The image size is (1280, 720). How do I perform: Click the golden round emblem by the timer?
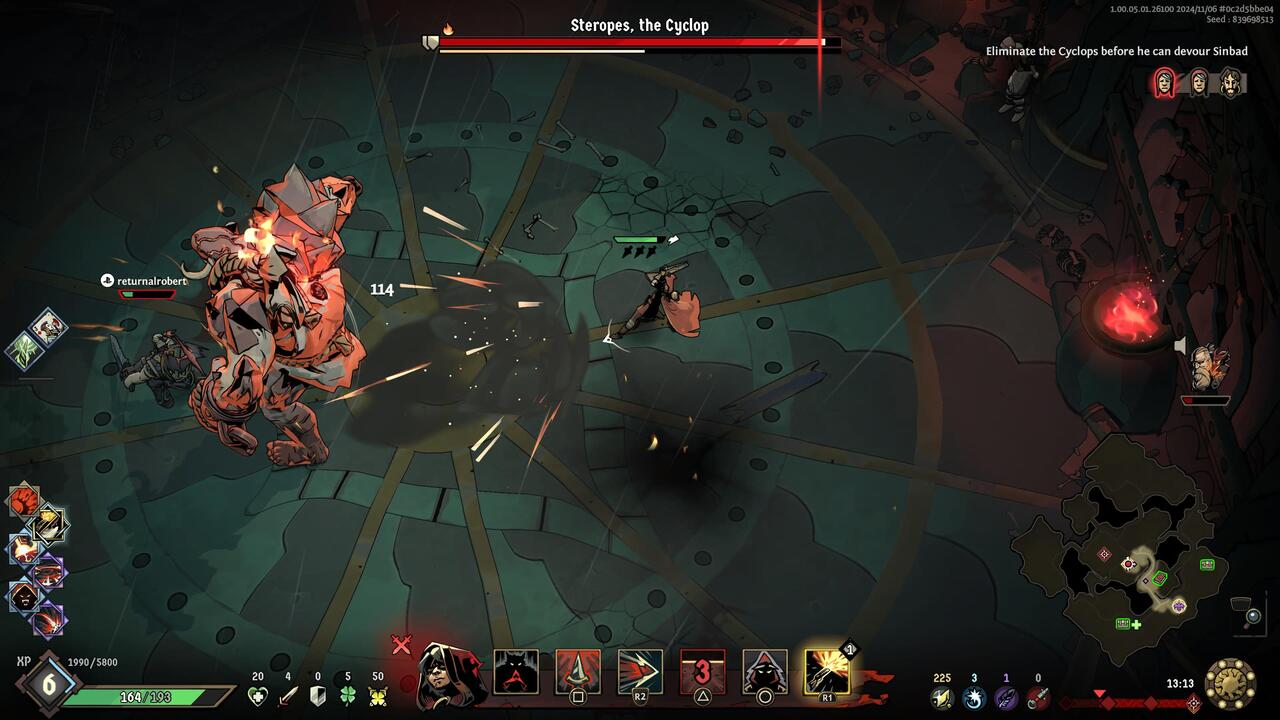(1230, 684)
